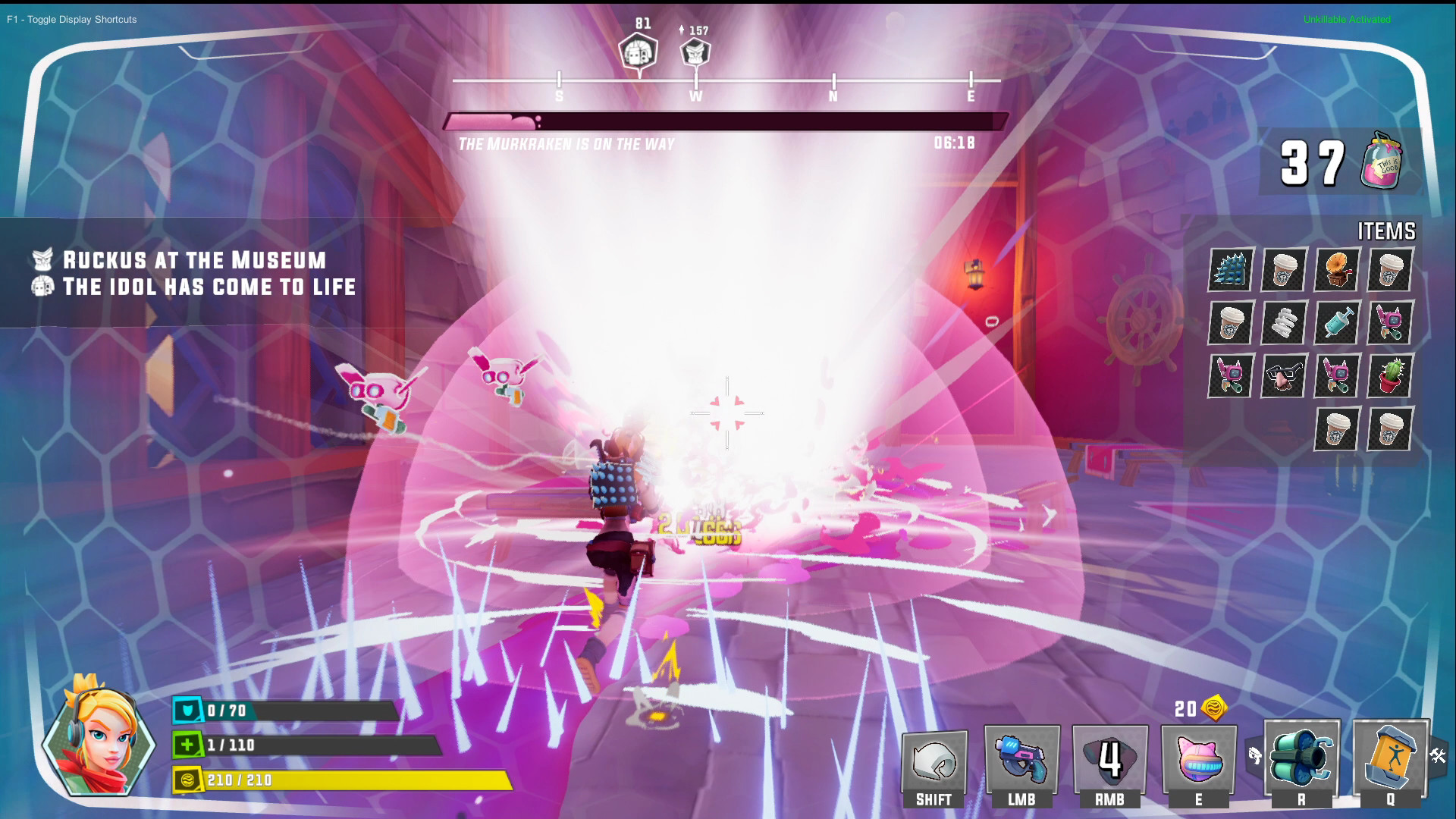Click the R turret ability icon
This screenshot has height=819, width=1456.
pos(1301,758)
